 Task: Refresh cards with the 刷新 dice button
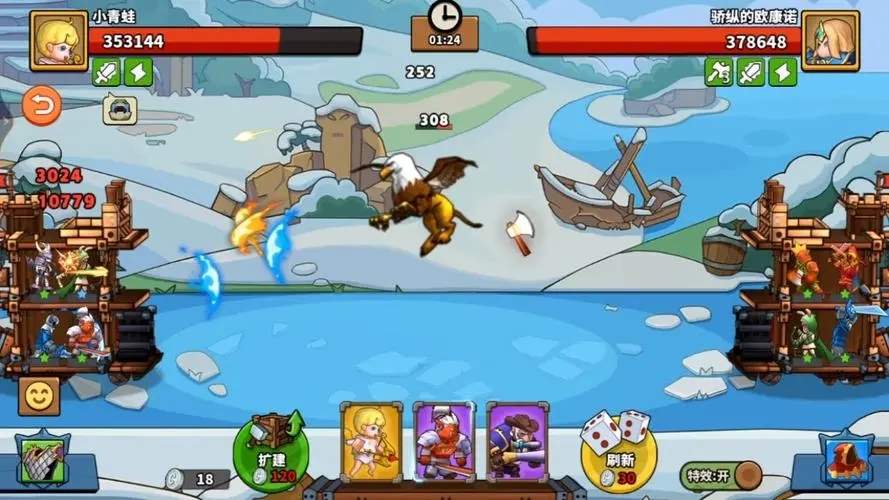click(x=619, y=447)
